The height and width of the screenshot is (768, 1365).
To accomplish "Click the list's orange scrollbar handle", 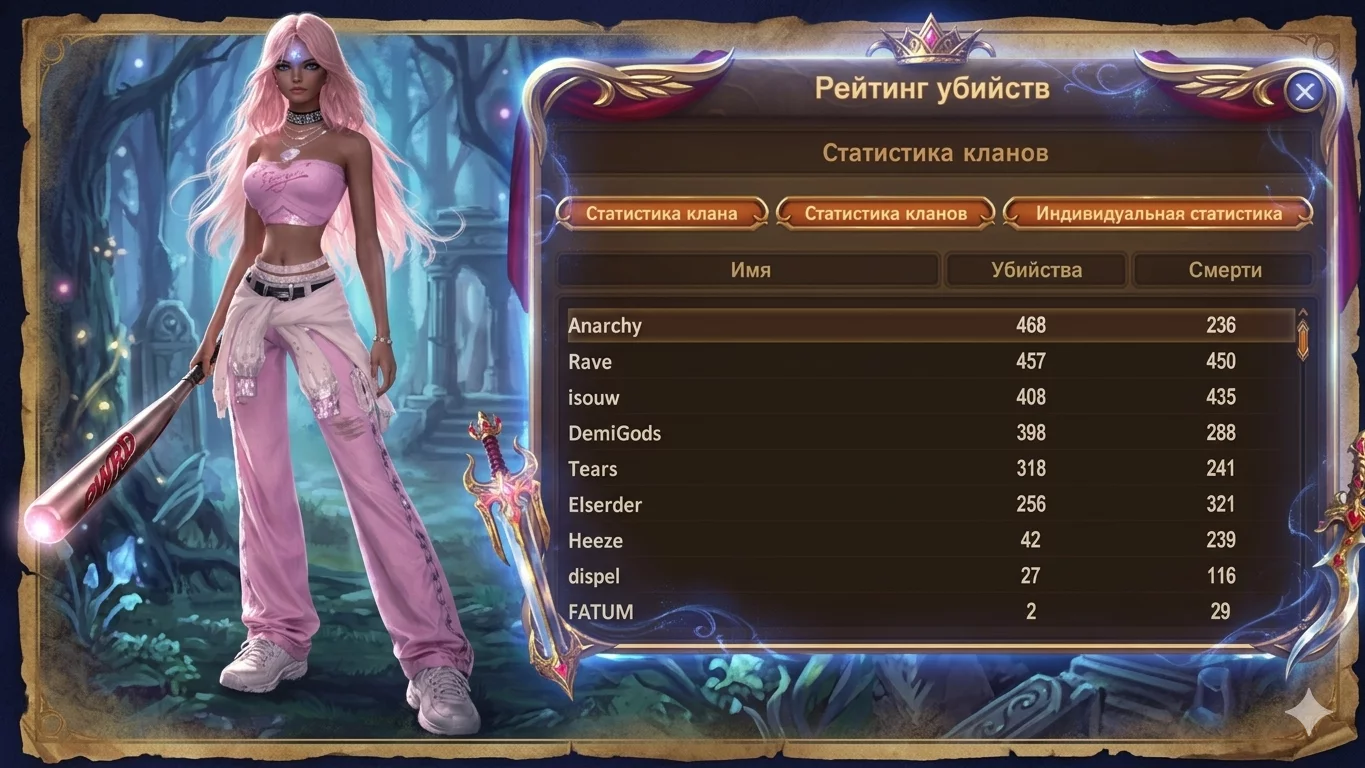I will pos(1302,339).
